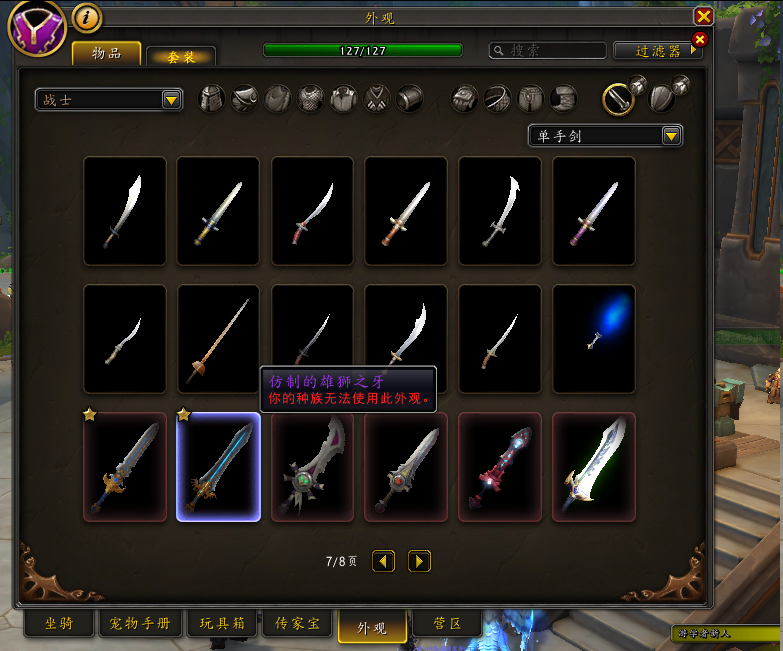Pick the boots slot icon
The height and width of the screenshot is (651, 783).
[x=564, y=98]
